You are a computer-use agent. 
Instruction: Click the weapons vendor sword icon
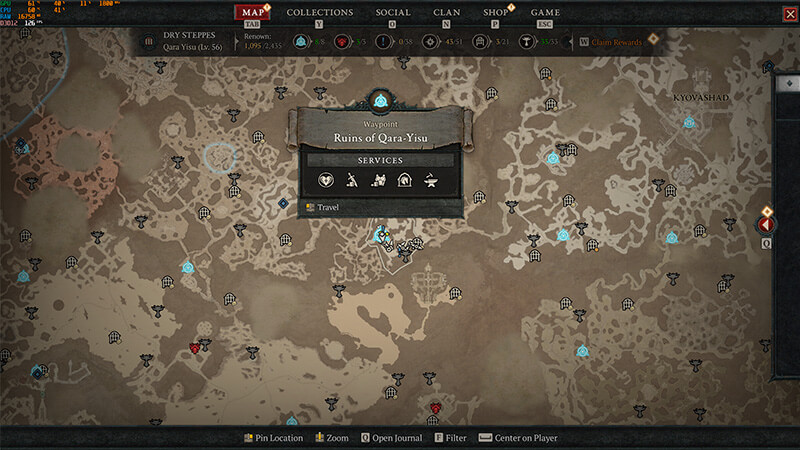(353, 181)
